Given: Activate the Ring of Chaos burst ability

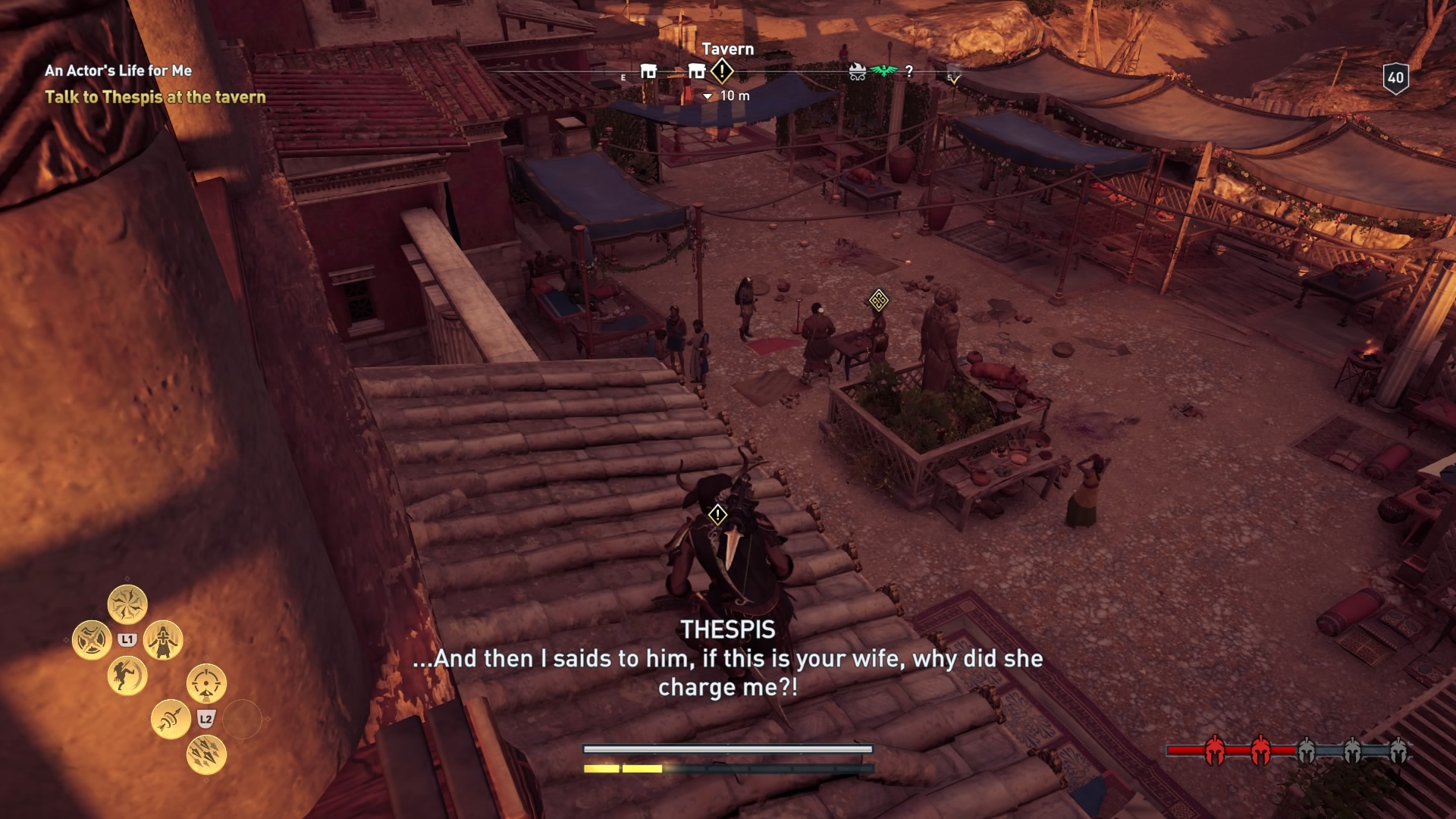Looking at the screenshot, I should (127, 604).
